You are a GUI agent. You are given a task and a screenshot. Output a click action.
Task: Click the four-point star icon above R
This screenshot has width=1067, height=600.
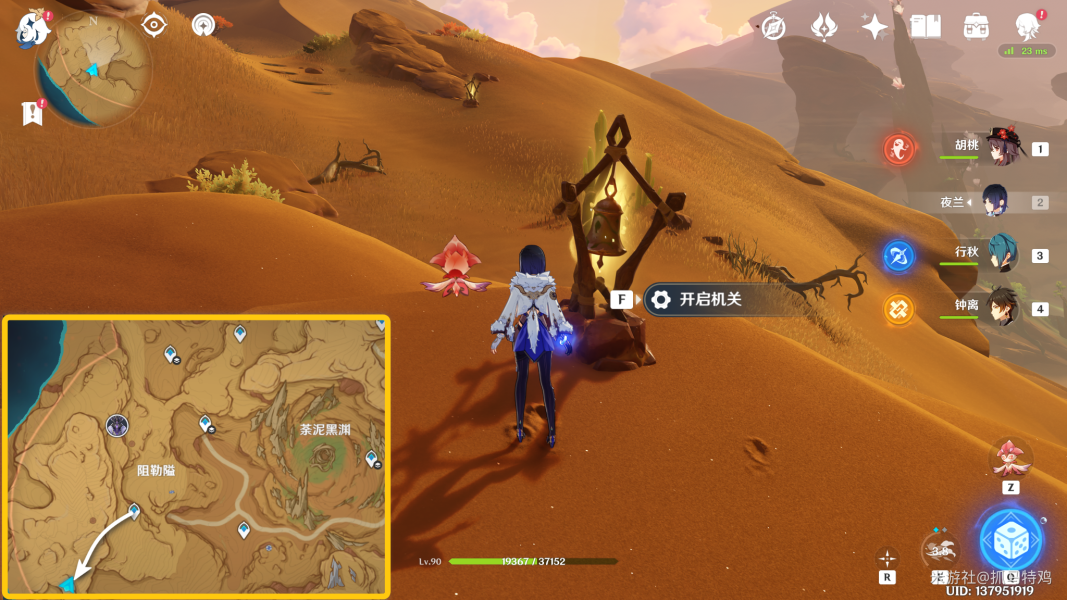(887, 558)
